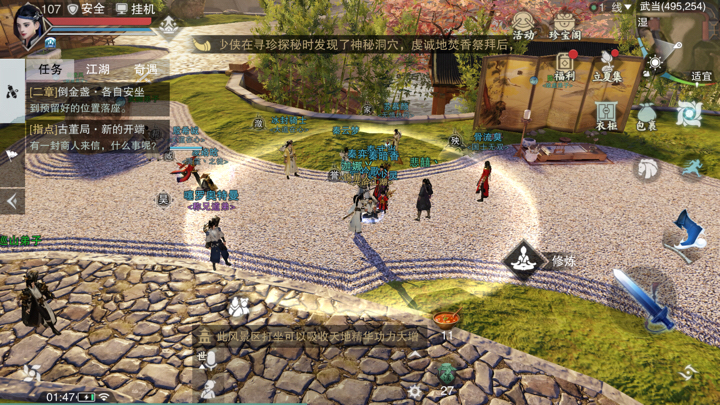Attack with the blue sword skill
This screenshot has width=720, height=405.
pyautogui.click(x=640, y=298)
